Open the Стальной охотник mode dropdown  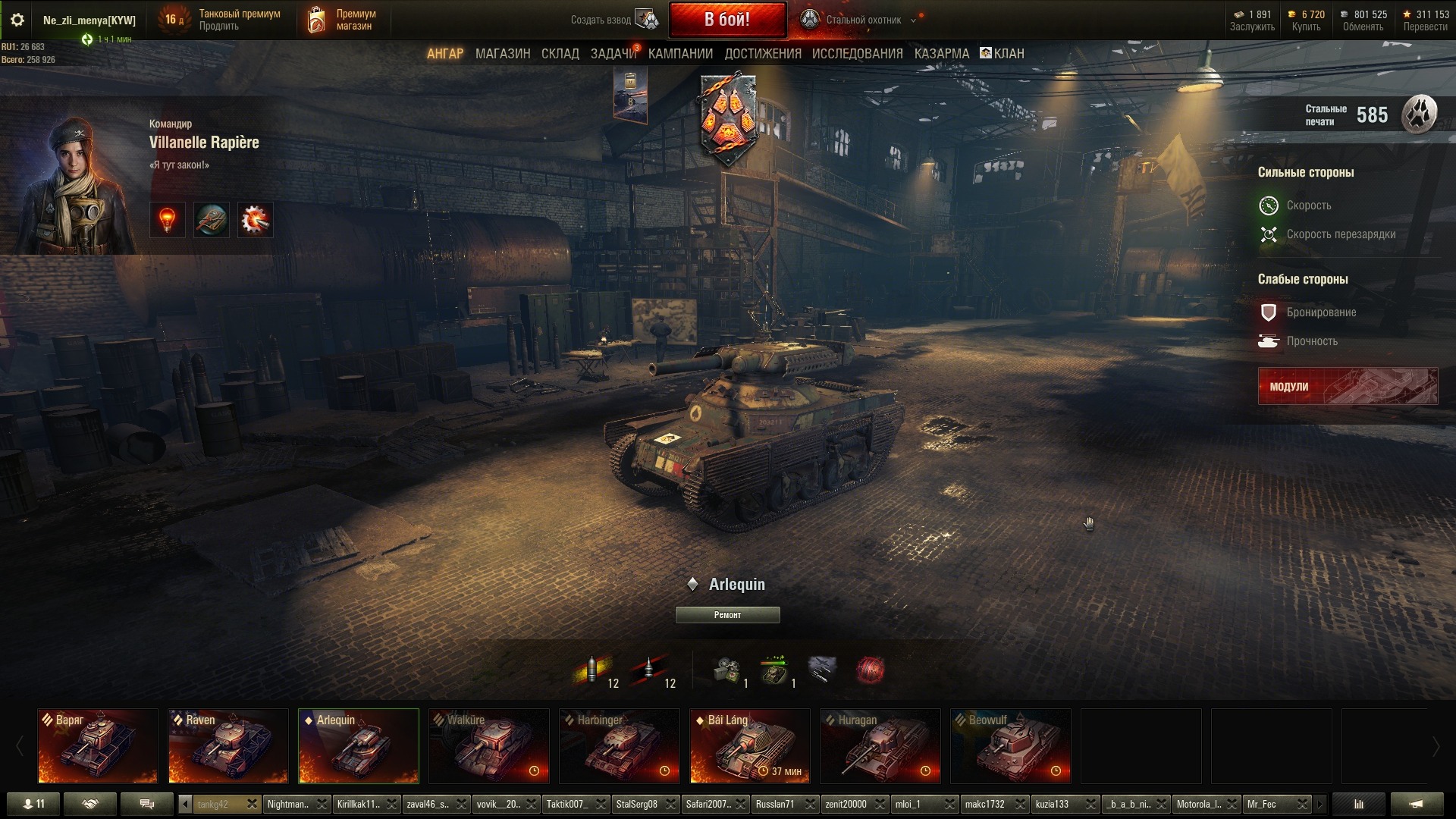coord(913,20)
